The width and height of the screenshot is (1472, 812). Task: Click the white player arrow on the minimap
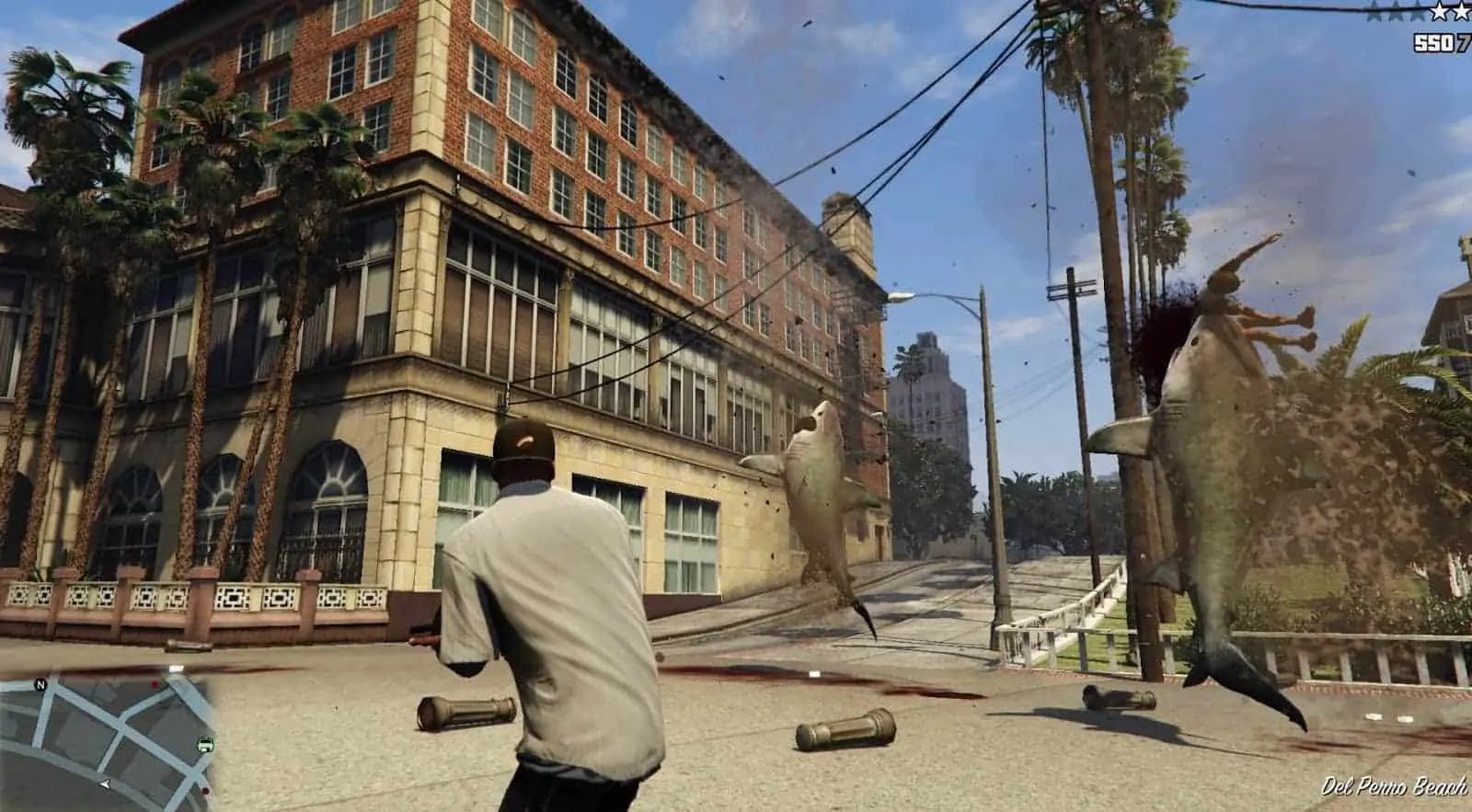click(x=104, y=784)
